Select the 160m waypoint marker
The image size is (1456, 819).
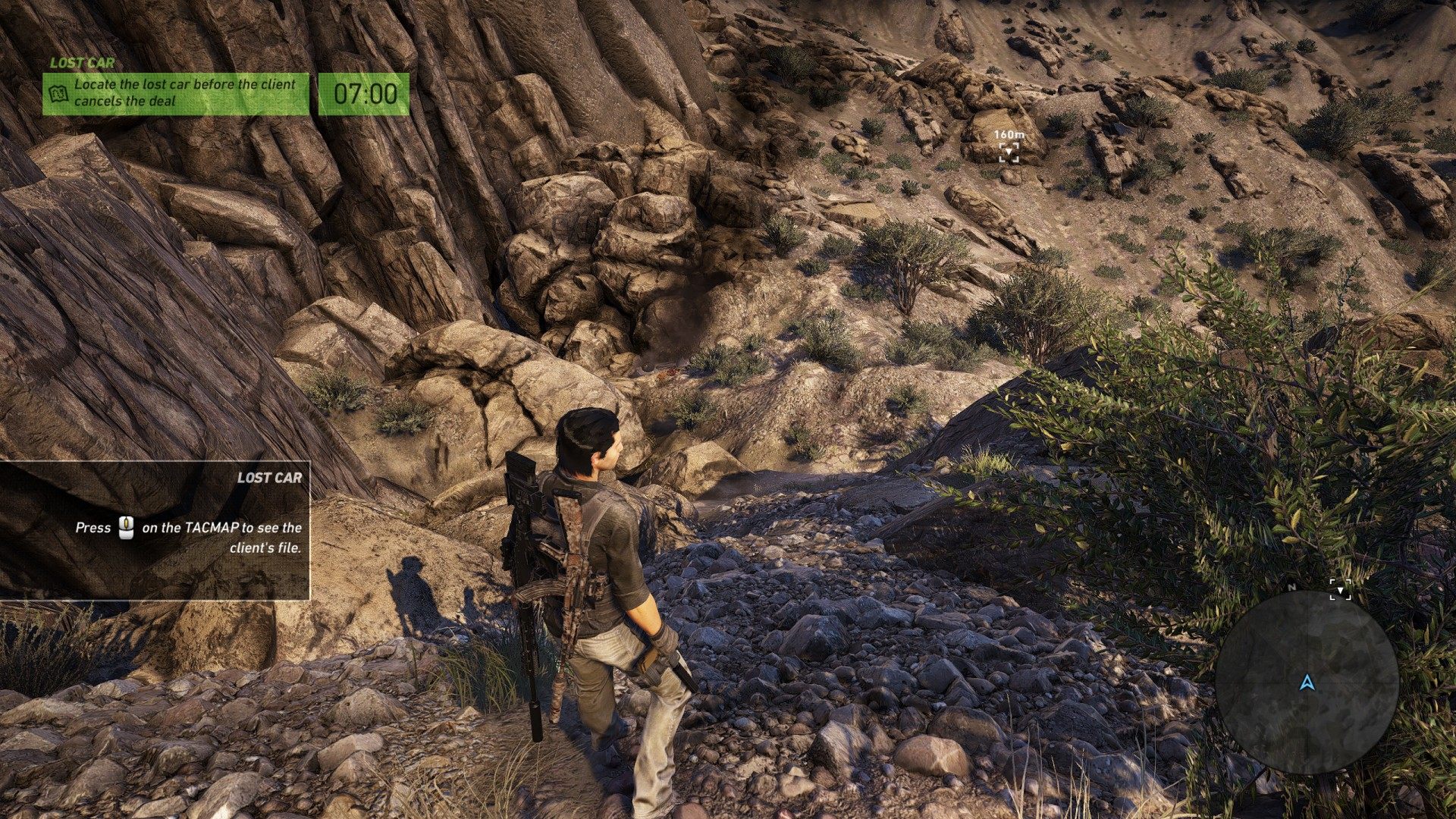(1009, 153)
